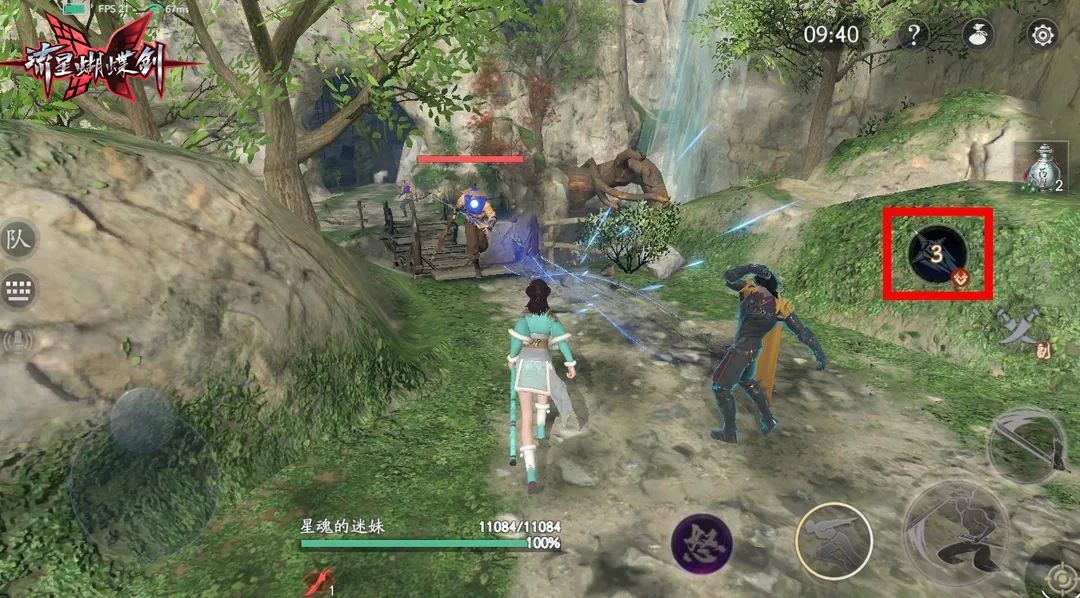Toggle the microphone voice chat
The height and width of the screenshot is (598, 1080).
point(19,342)
